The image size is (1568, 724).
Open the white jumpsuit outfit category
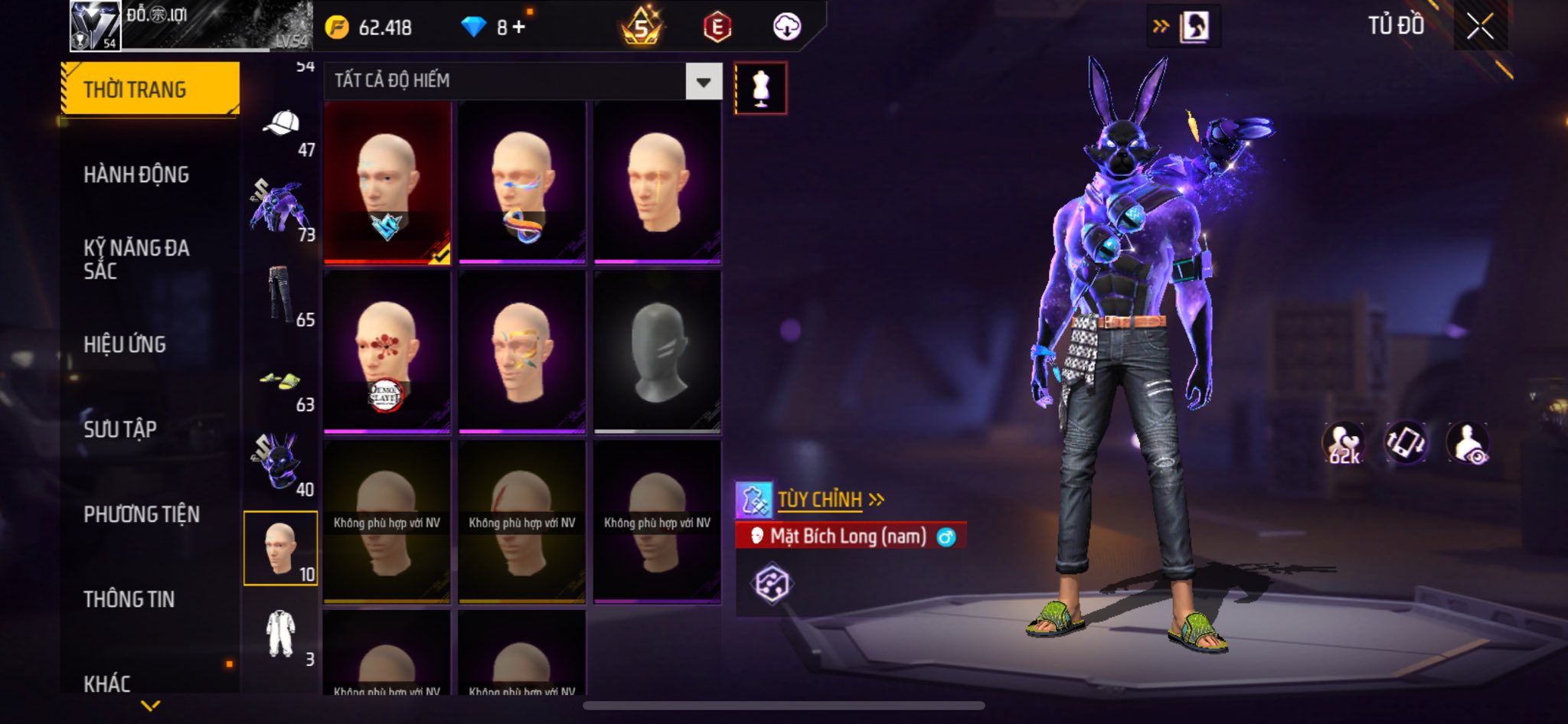[x=280, y=634]
